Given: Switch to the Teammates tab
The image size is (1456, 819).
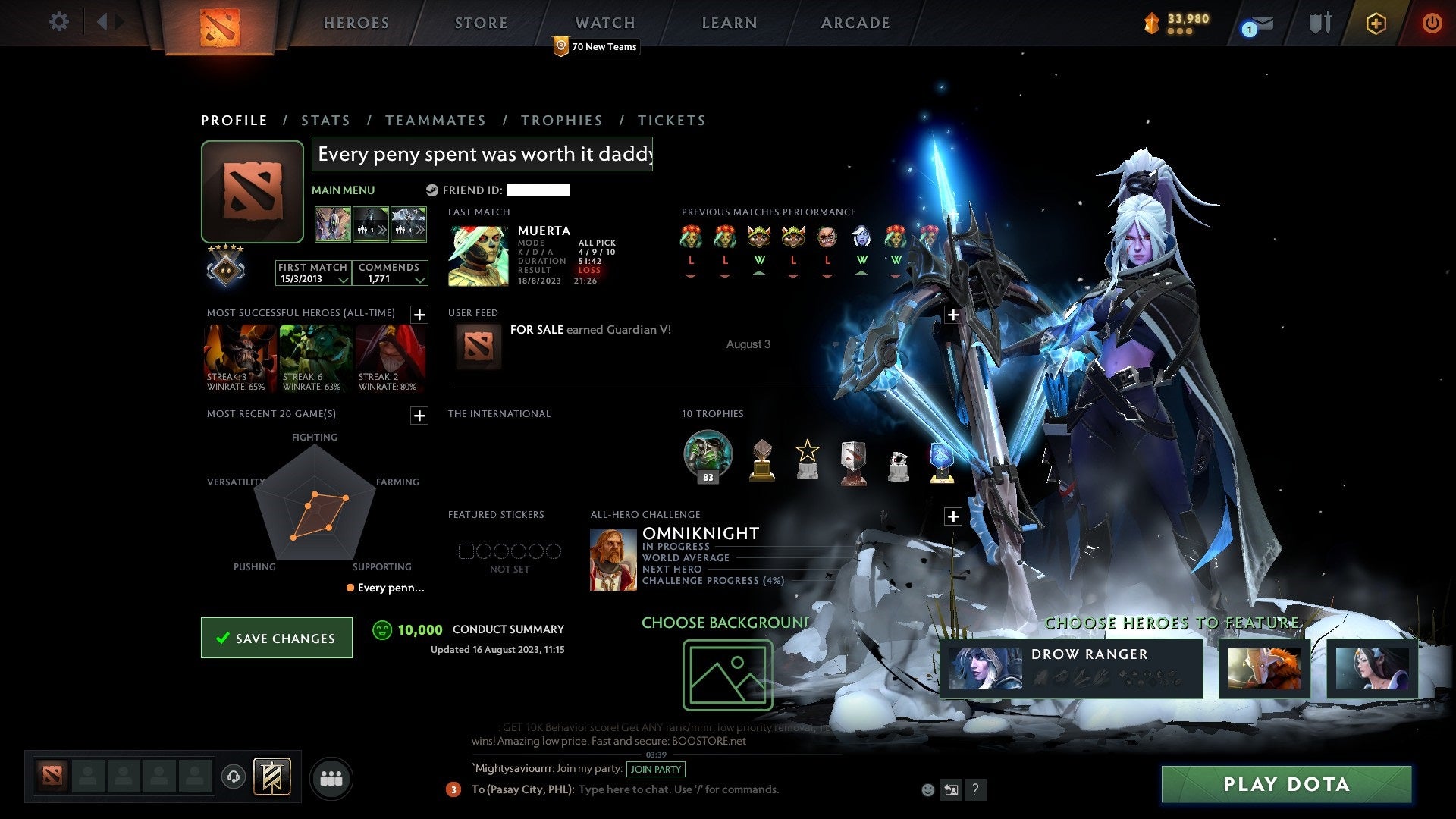Looking at the screenshot, I should (435, 121).
